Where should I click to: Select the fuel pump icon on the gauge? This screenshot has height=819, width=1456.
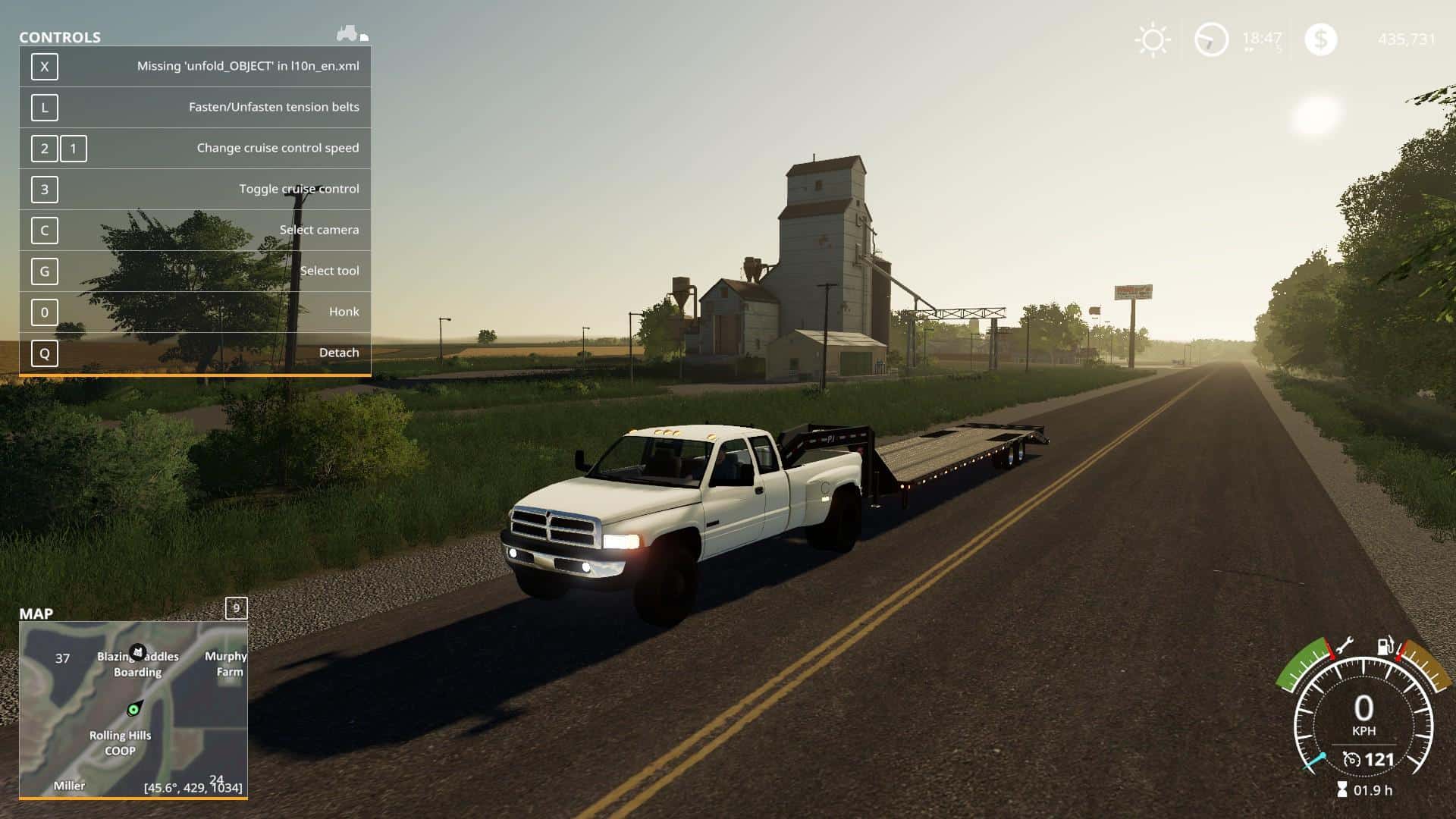tap(1385, 646)
